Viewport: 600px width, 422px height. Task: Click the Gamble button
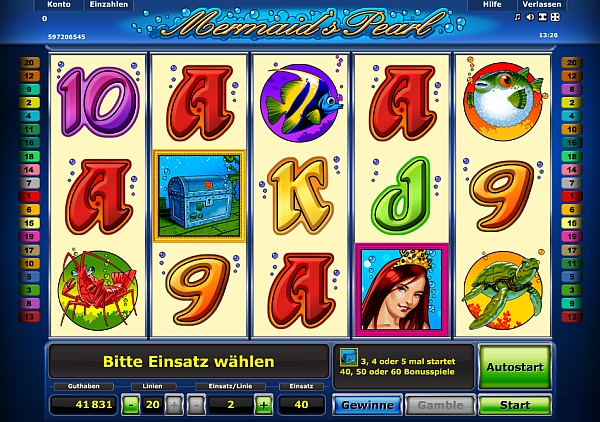(438, 405)
